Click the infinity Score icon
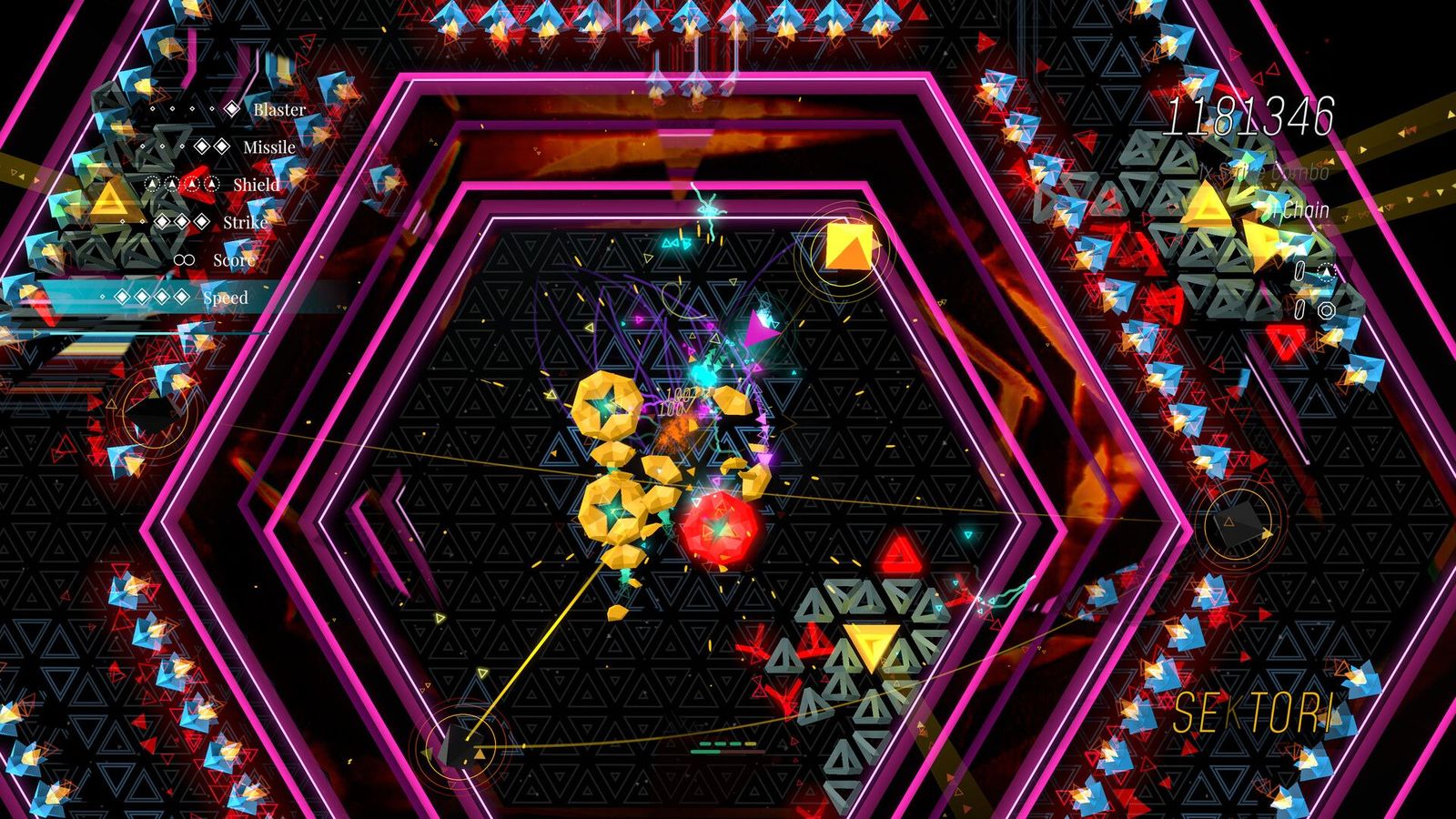This screenshot has height=819, width=1456. tap(184, 259)
